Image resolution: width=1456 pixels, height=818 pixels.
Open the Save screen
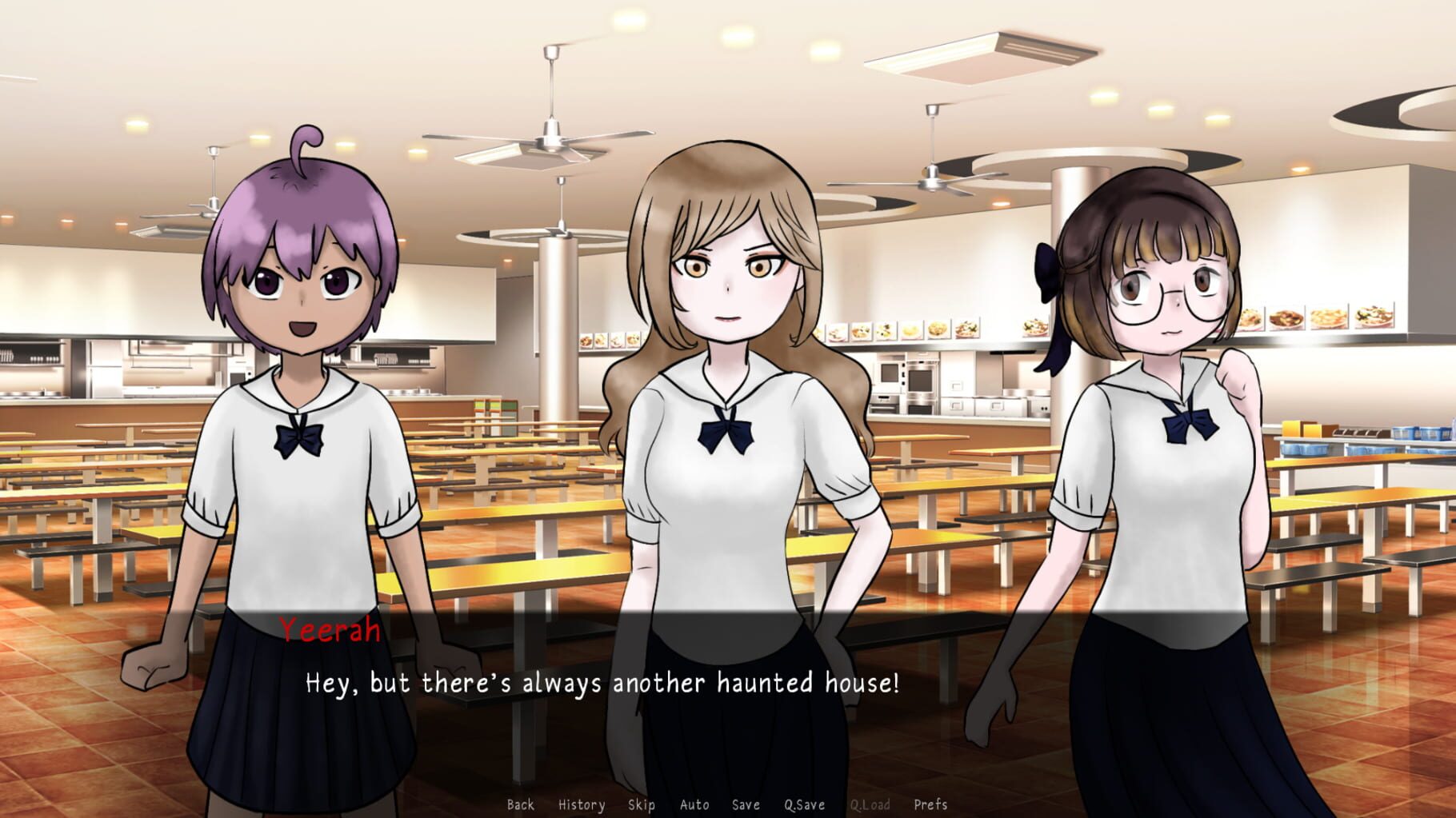tap(745, 805)
